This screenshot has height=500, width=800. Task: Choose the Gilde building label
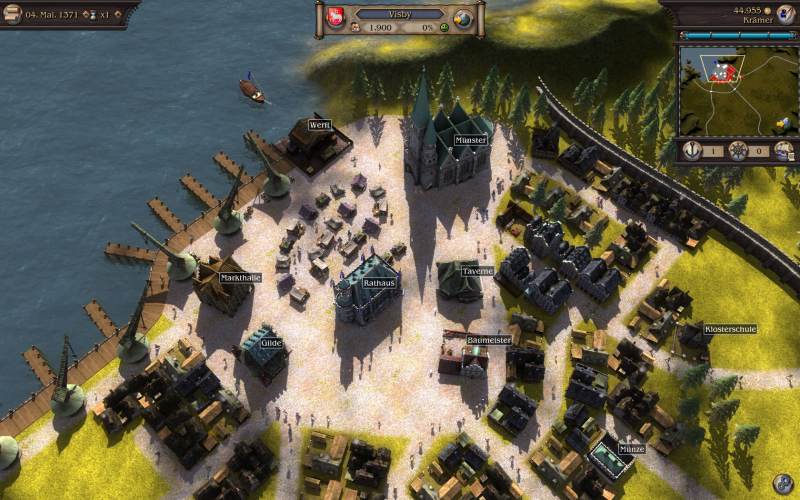click(271, 342)
